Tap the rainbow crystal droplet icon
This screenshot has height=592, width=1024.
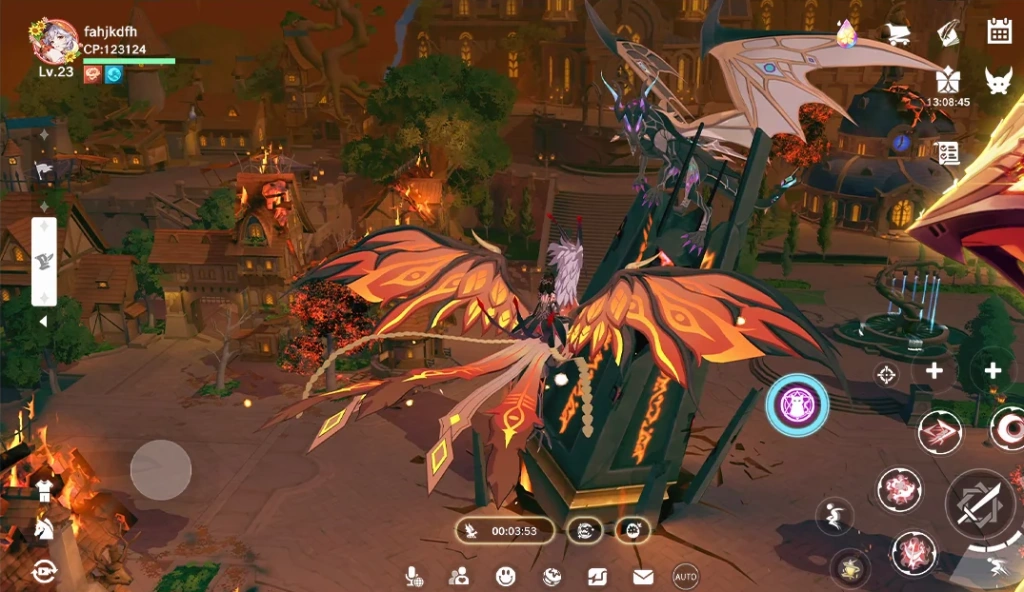[847, 34]
